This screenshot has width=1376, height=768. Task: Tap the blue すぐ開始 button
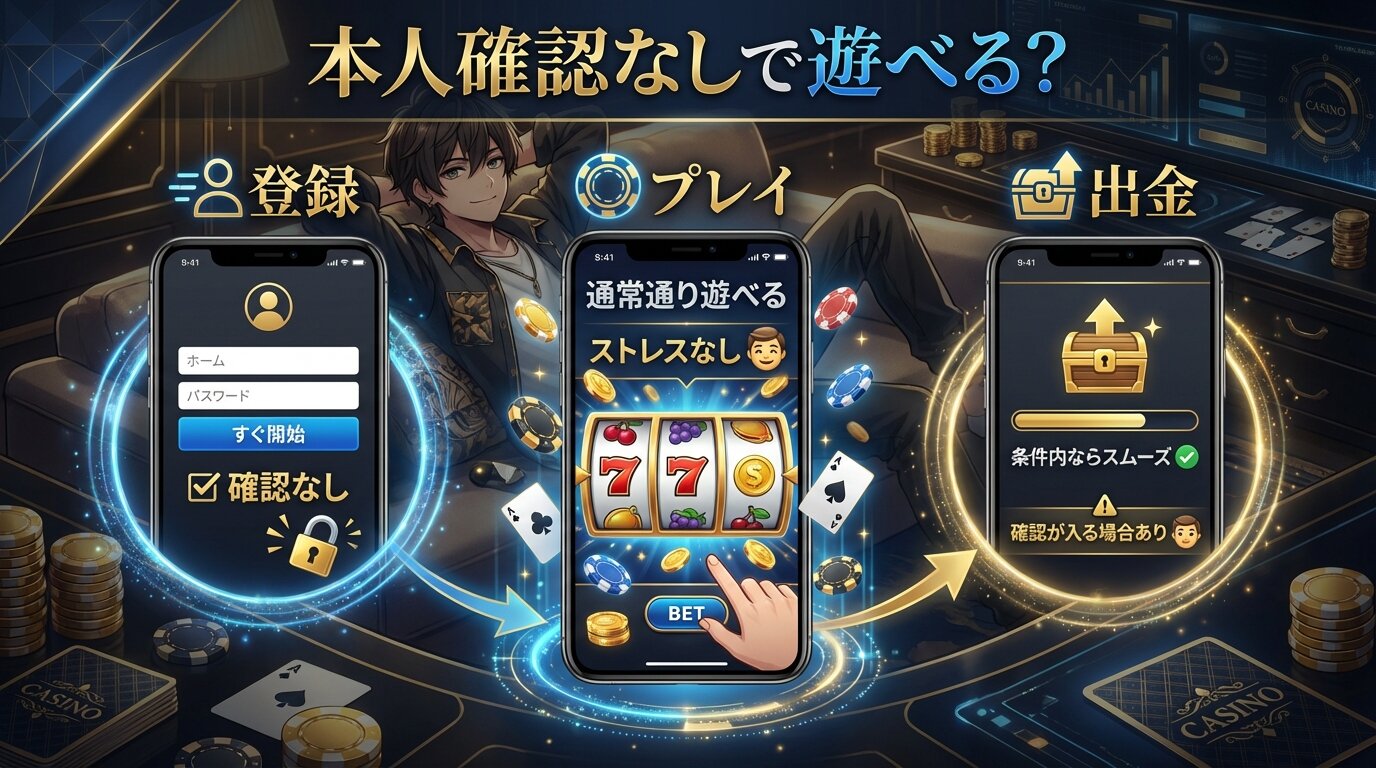tap(268, 434)
